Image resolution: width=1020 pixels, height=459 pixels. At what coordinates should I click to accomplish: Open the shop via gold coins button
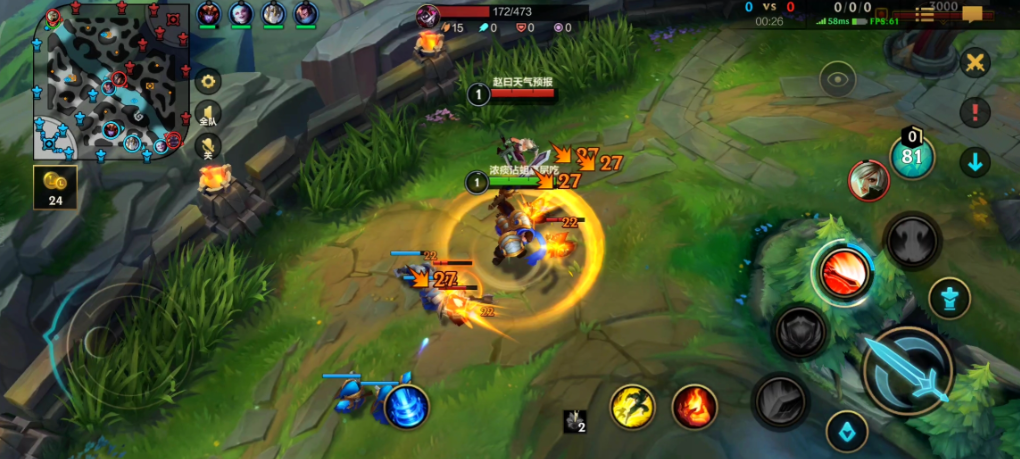coord(53,187)
